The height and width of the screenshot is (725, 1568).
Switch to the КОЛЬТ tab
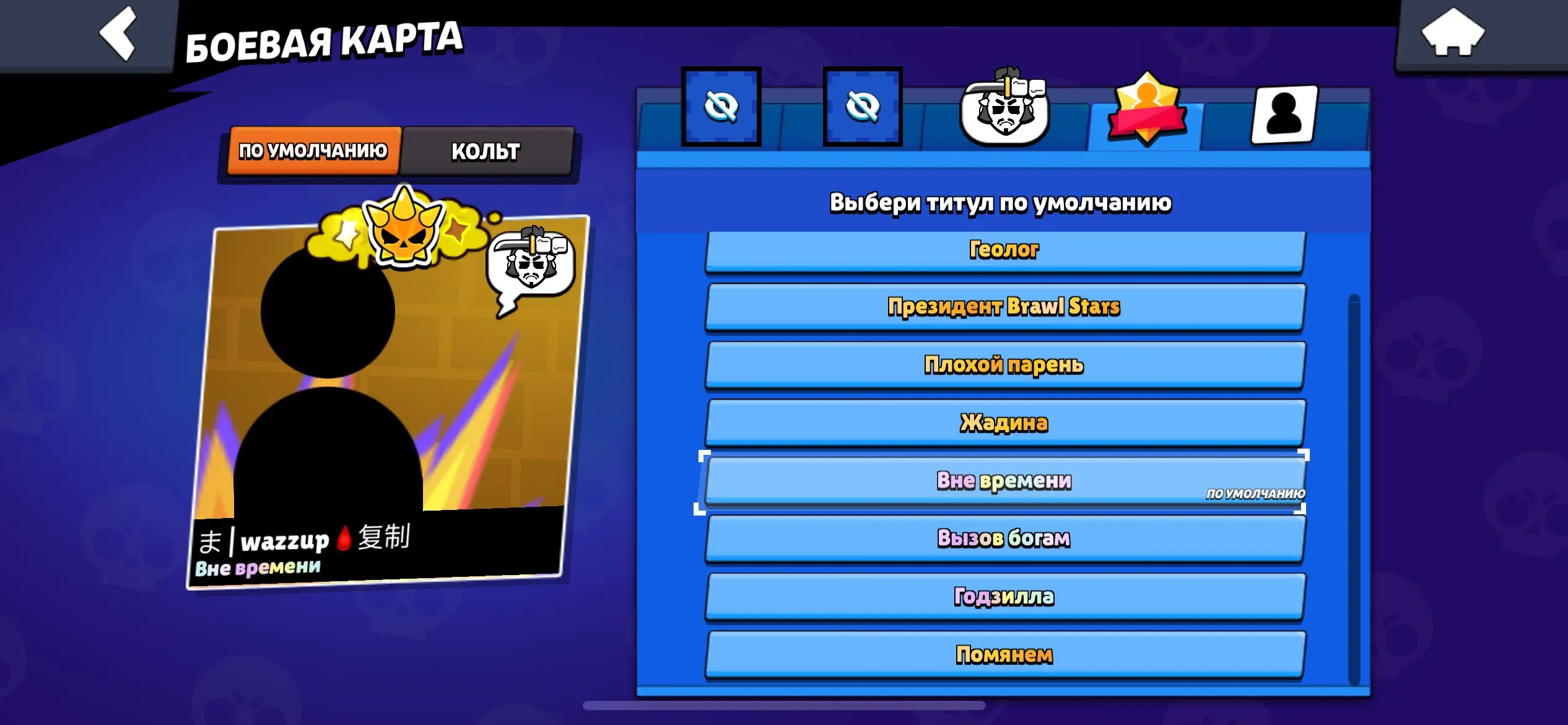pos(487,151)
